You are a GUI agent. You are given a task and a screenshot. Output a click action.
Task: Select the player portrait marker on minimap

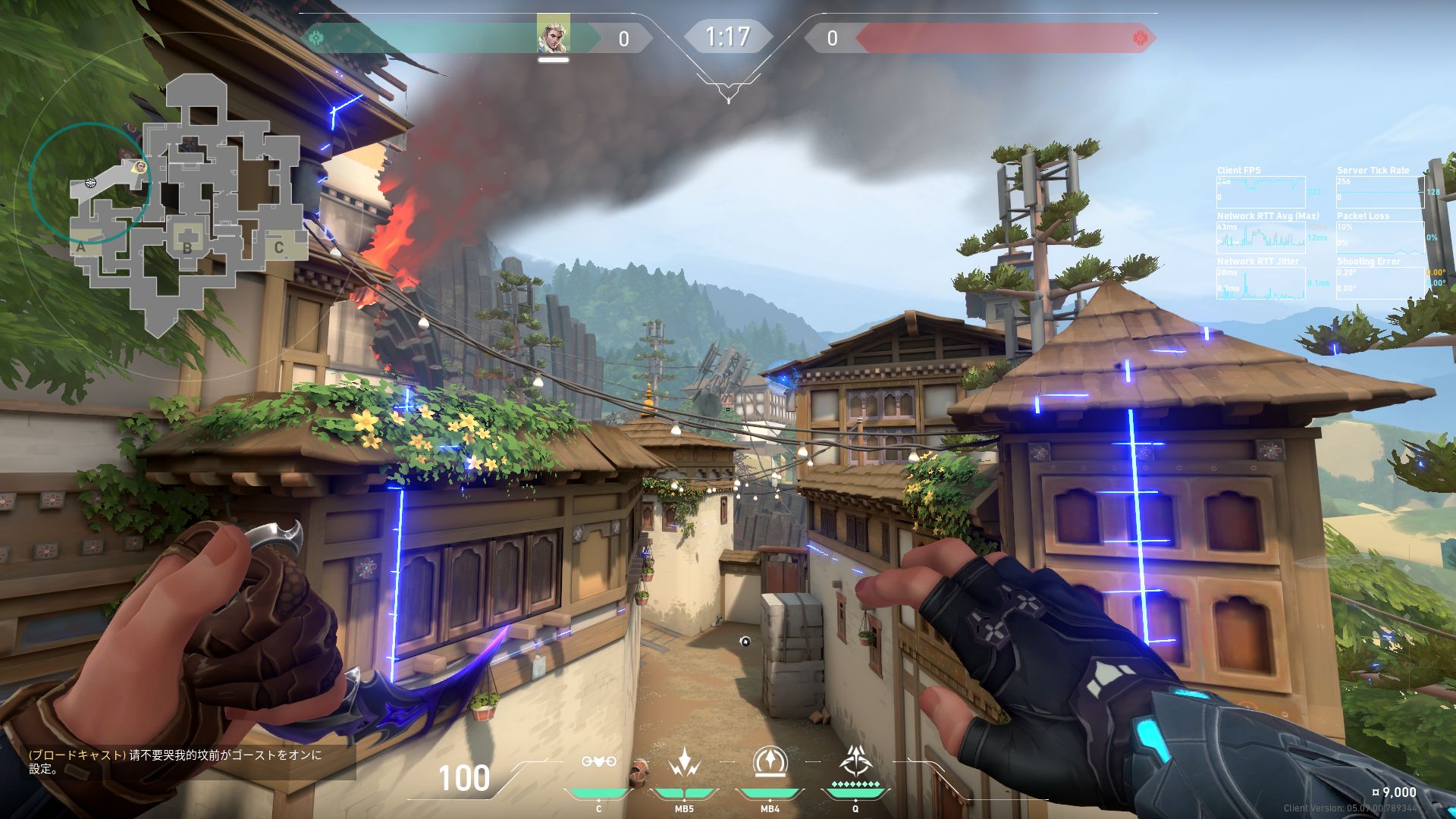pos(140,167)
